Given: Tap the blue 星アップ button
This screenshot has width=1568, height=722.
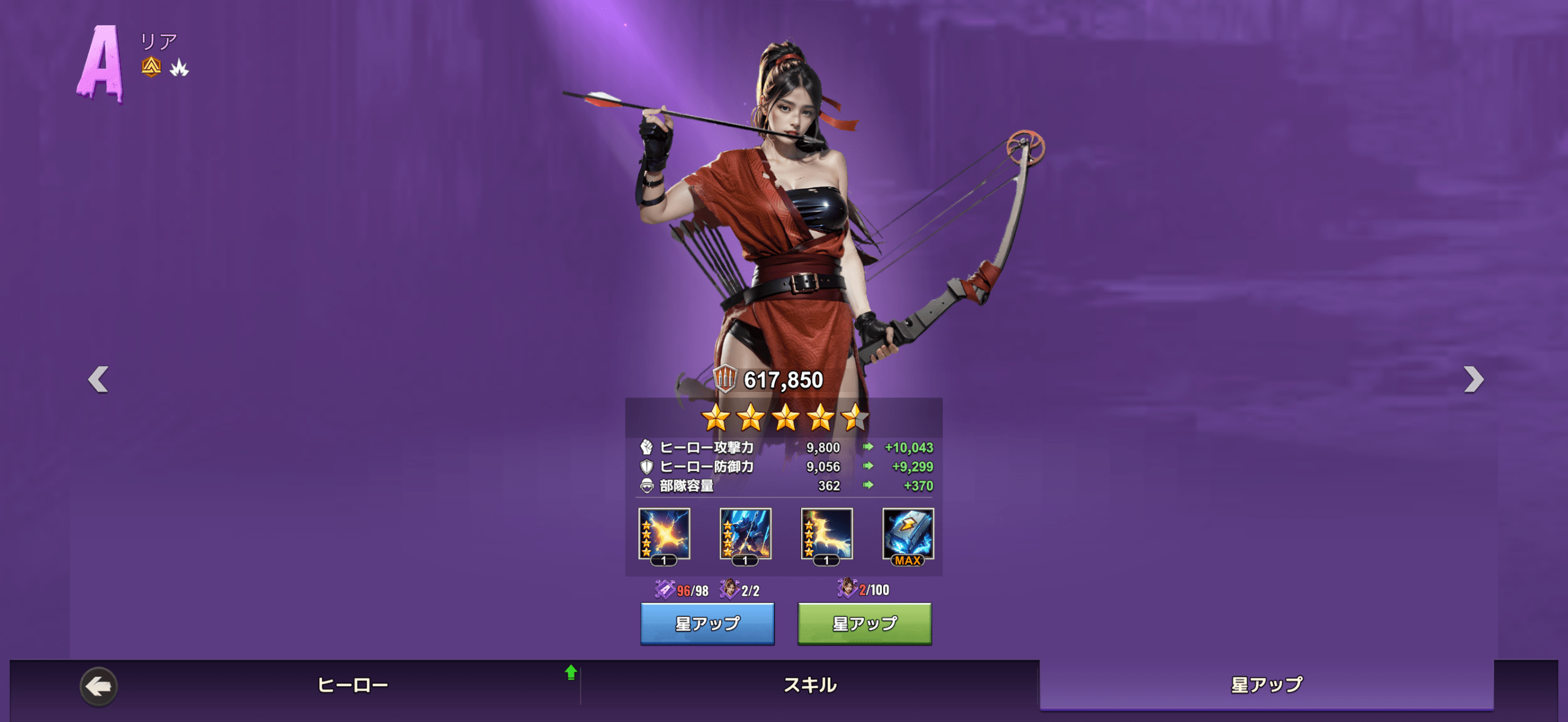Looking at the screenshot, I should 707,623.
